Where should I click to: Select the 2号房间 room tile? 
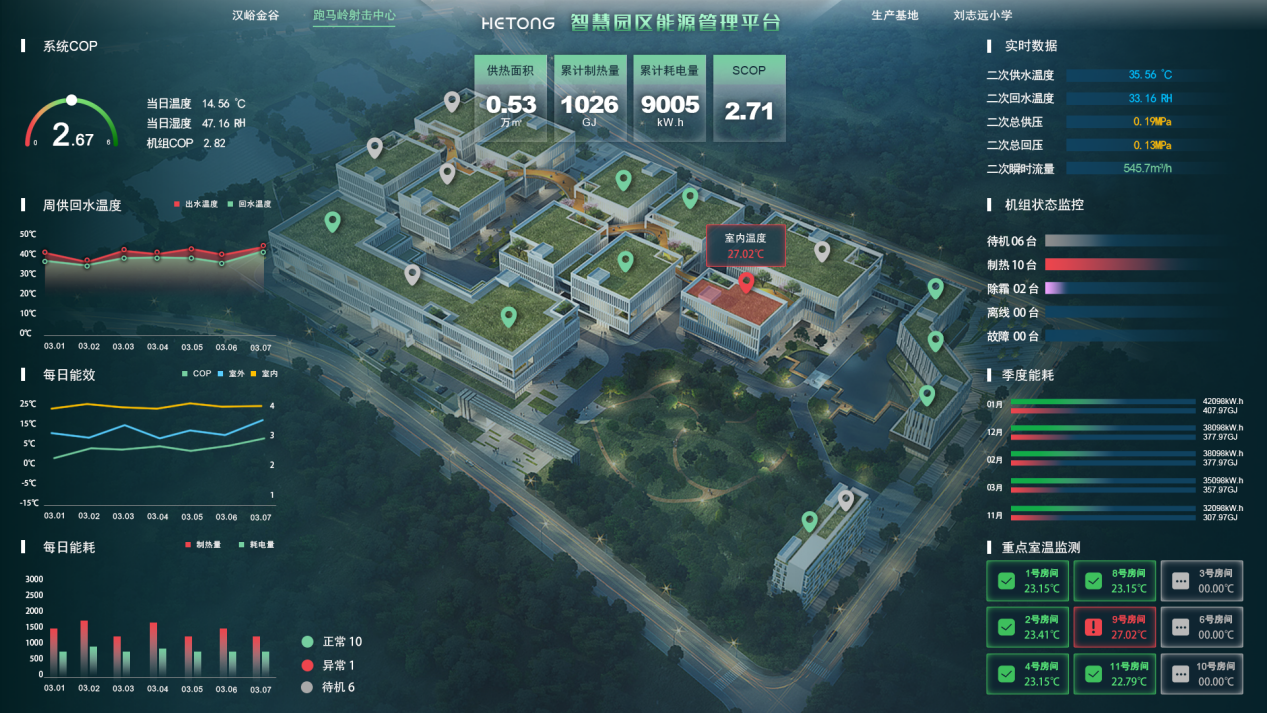1027,627
